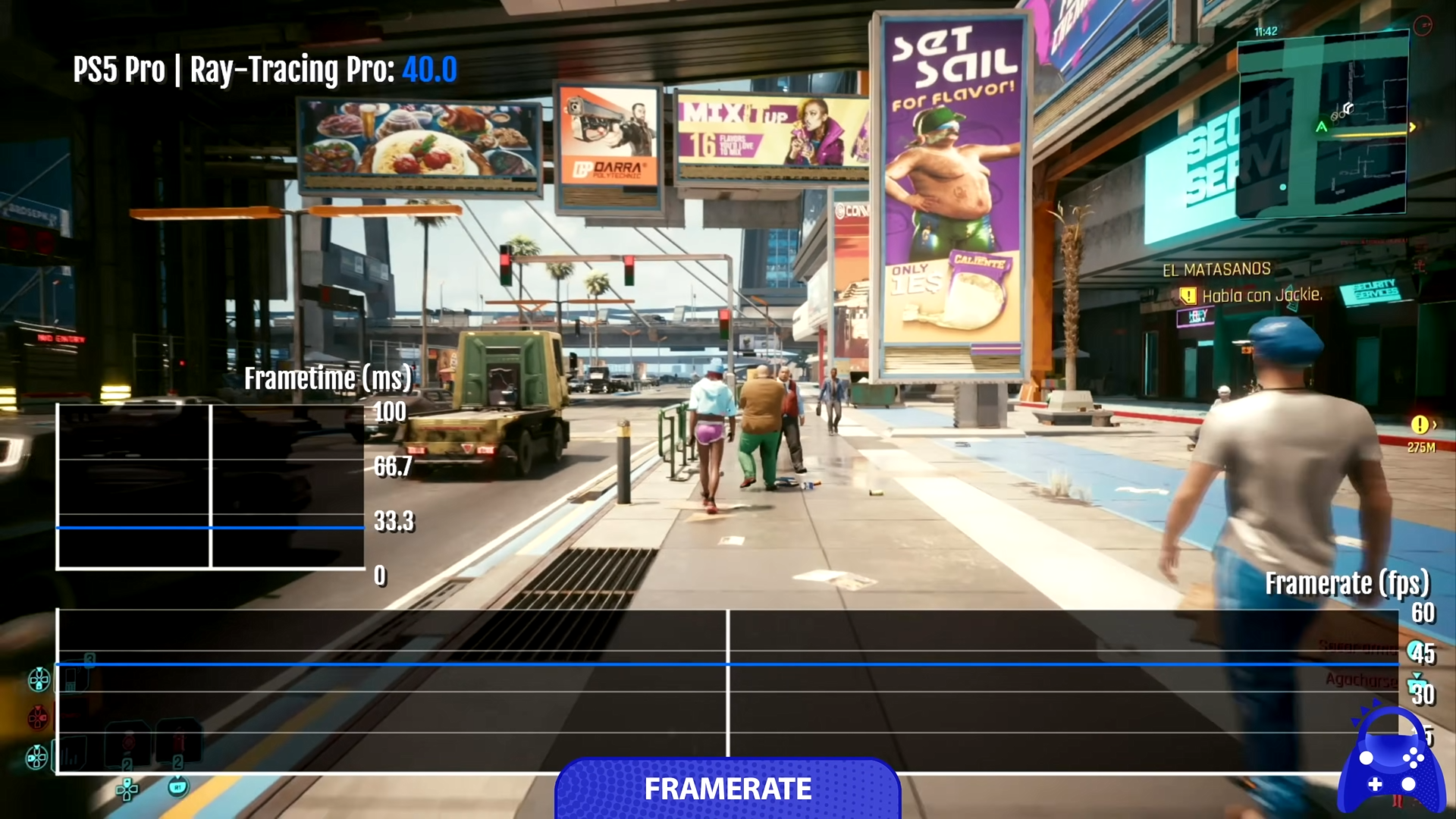1456x819 pixels.
Task: Open the minimap in the corner
Action: [x=1322, y=127]
